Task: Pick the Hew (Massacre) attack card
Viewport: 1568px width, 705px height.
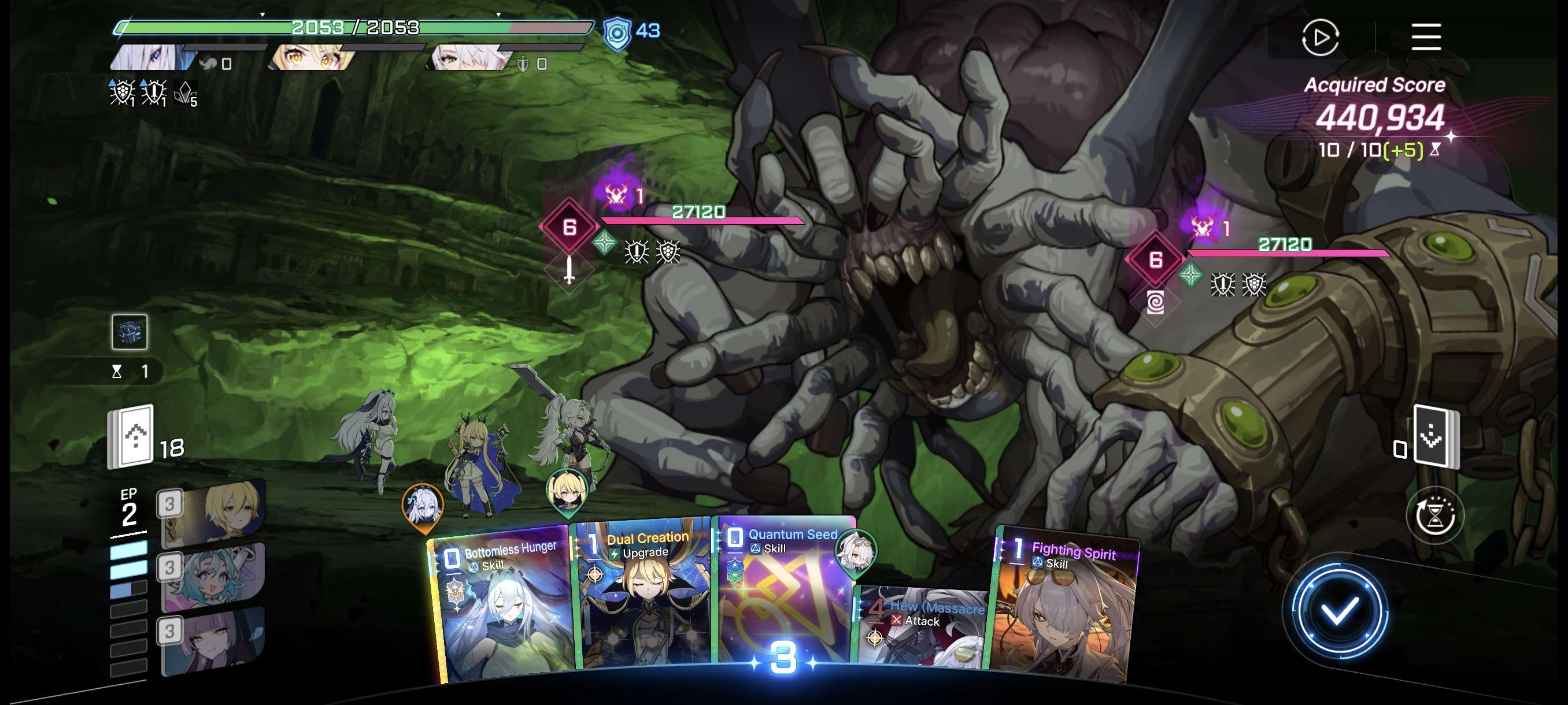Action: pos(922,626)
